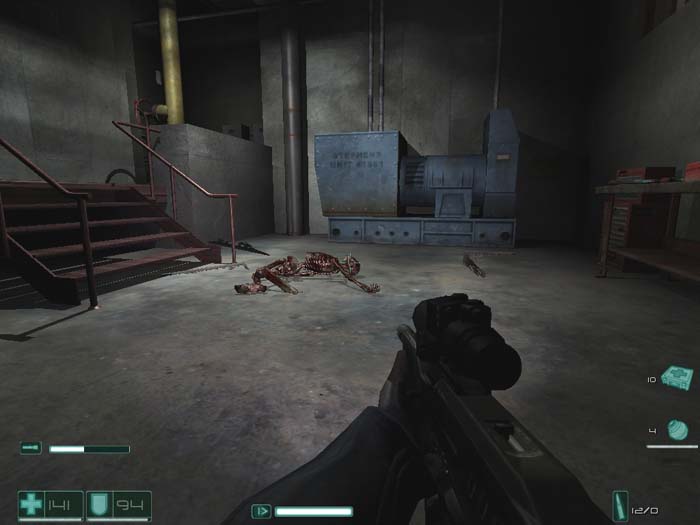Choose the frag grenade icon
Viewport: 700px width, 525px height.
(678, 430)
